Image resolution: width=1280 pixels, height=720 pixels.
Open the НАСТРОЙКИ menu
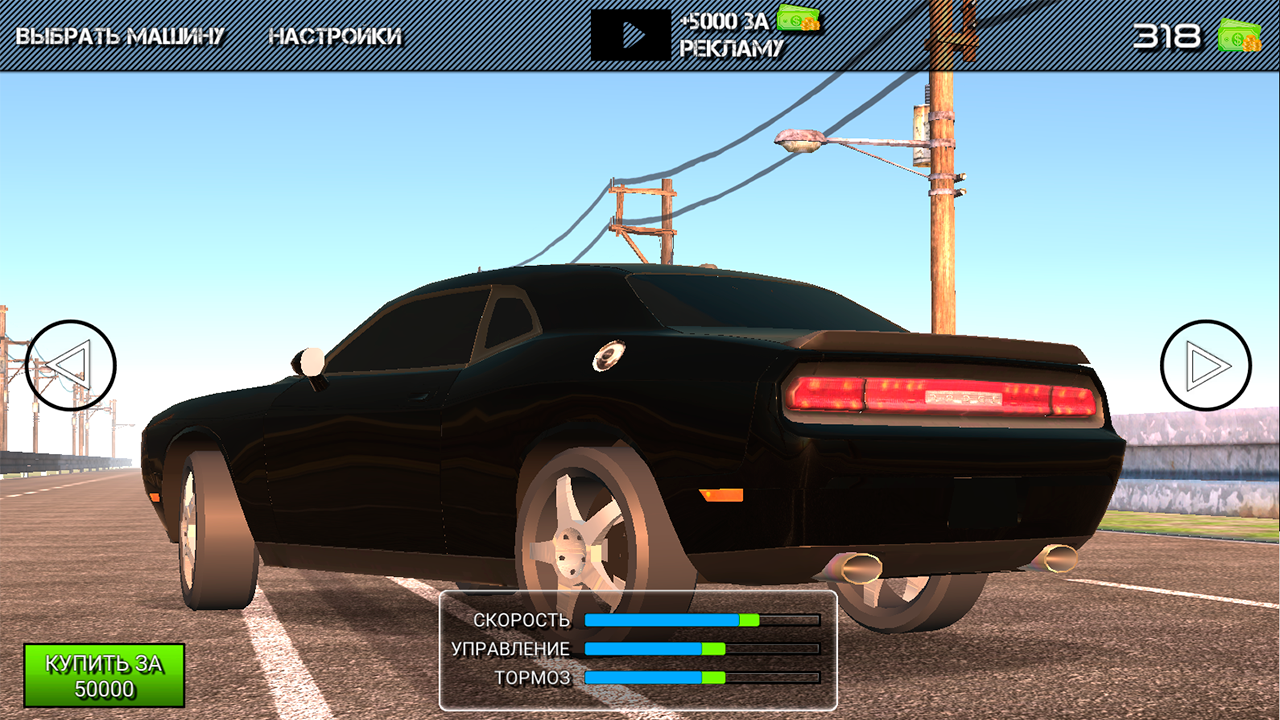[335, 33]
